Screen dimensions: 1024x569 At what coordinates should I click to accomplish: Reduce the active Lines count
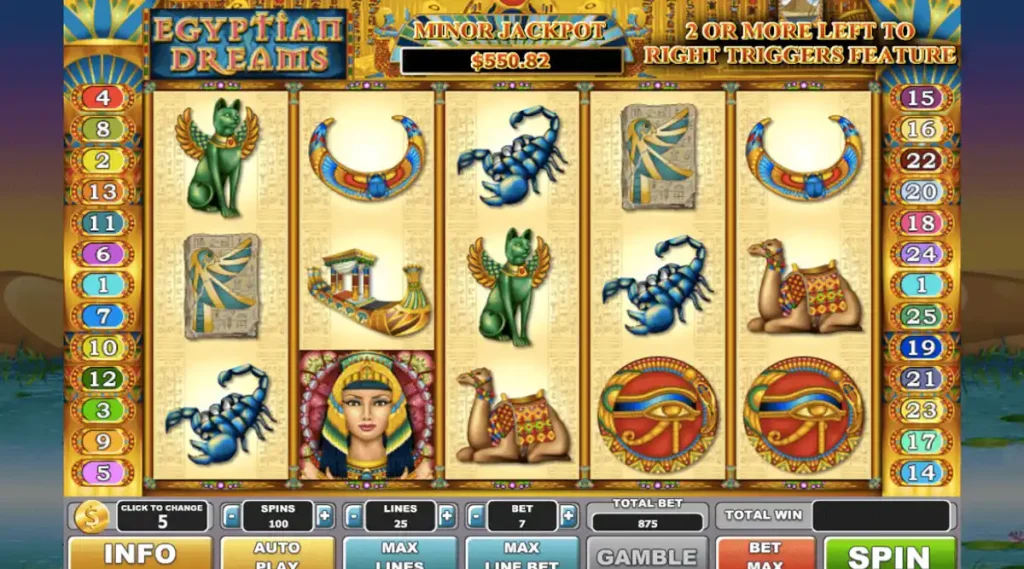pos(353,516)
